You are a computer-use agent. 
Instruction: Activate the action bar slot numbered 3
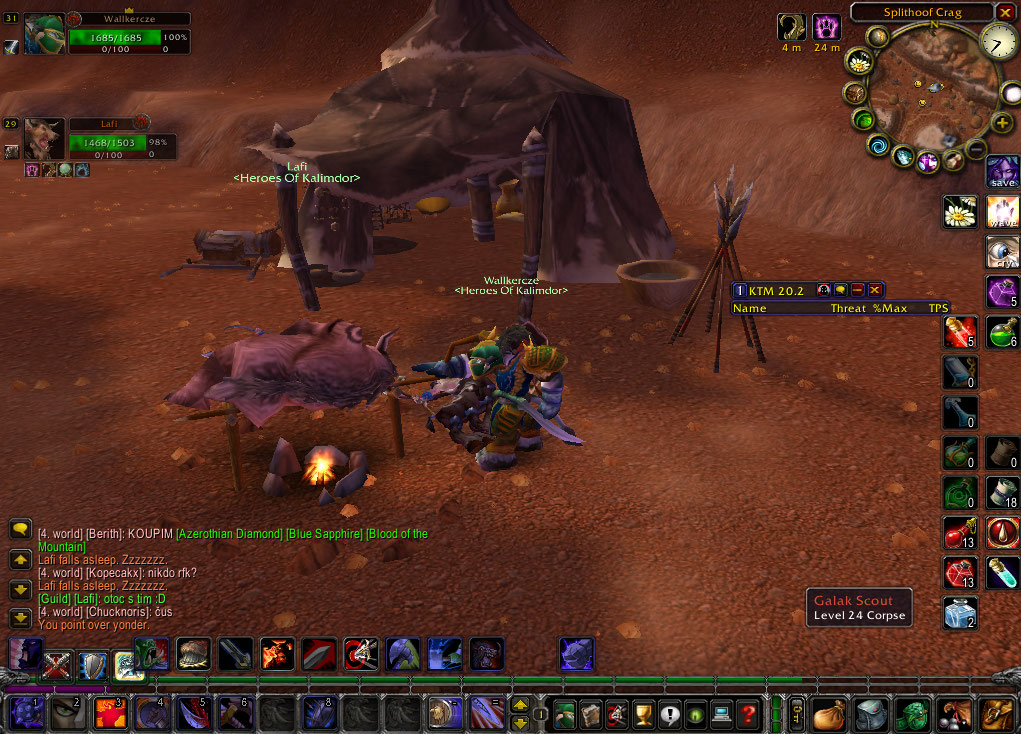(x=109, y=713)
